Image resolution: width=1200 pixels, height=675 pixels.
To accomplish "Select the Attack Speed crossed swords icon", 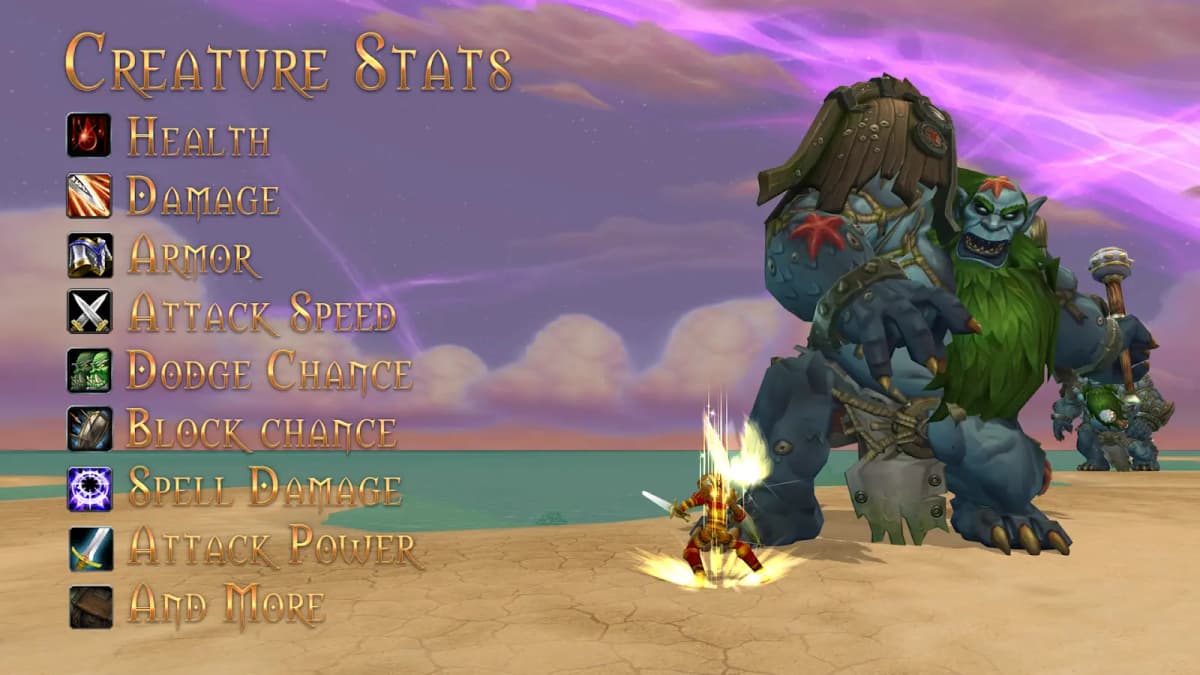I will tap(89, 312).
